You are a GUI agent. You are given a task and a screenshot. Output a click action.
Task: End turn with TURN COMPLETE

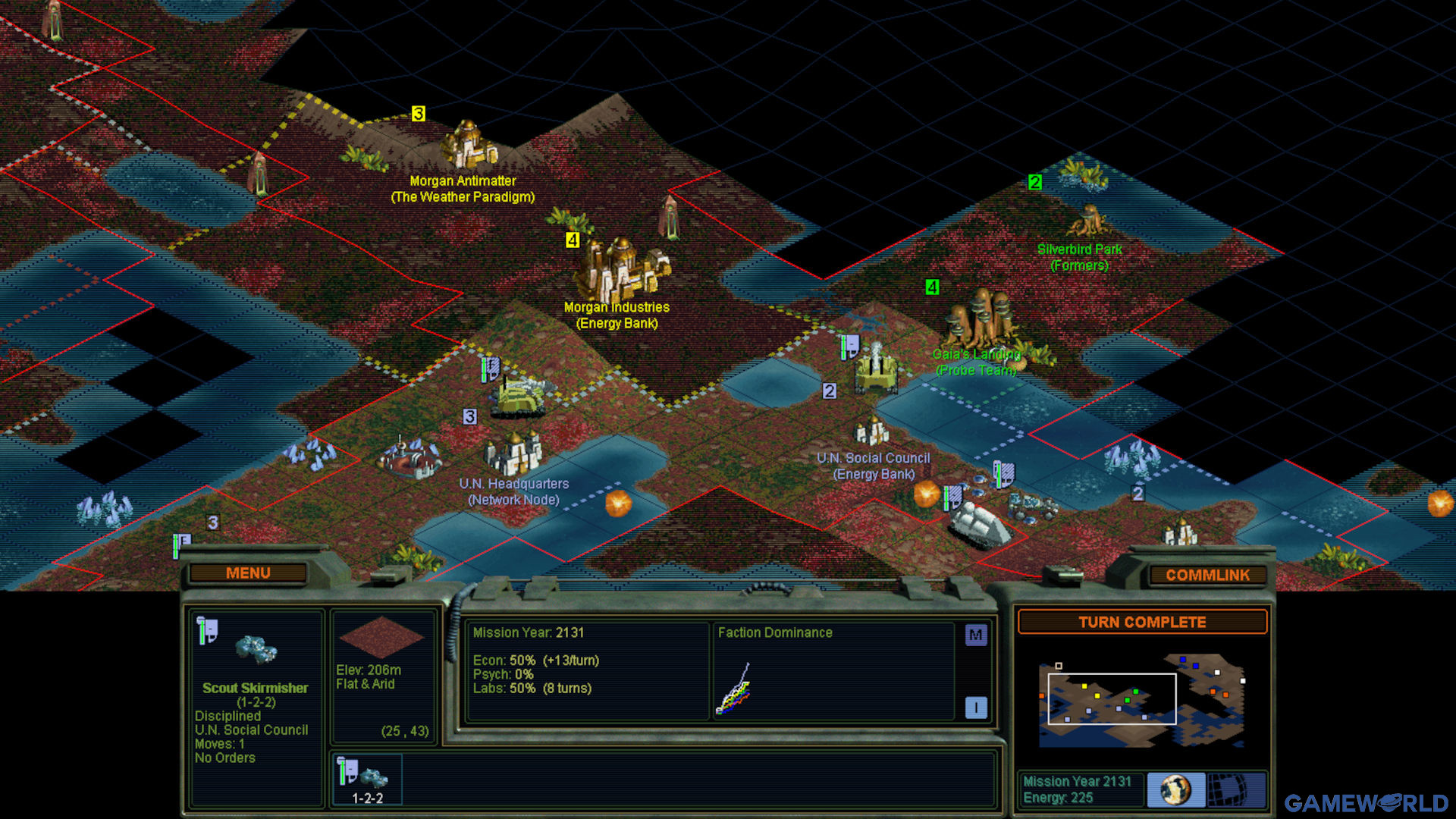1142,623
